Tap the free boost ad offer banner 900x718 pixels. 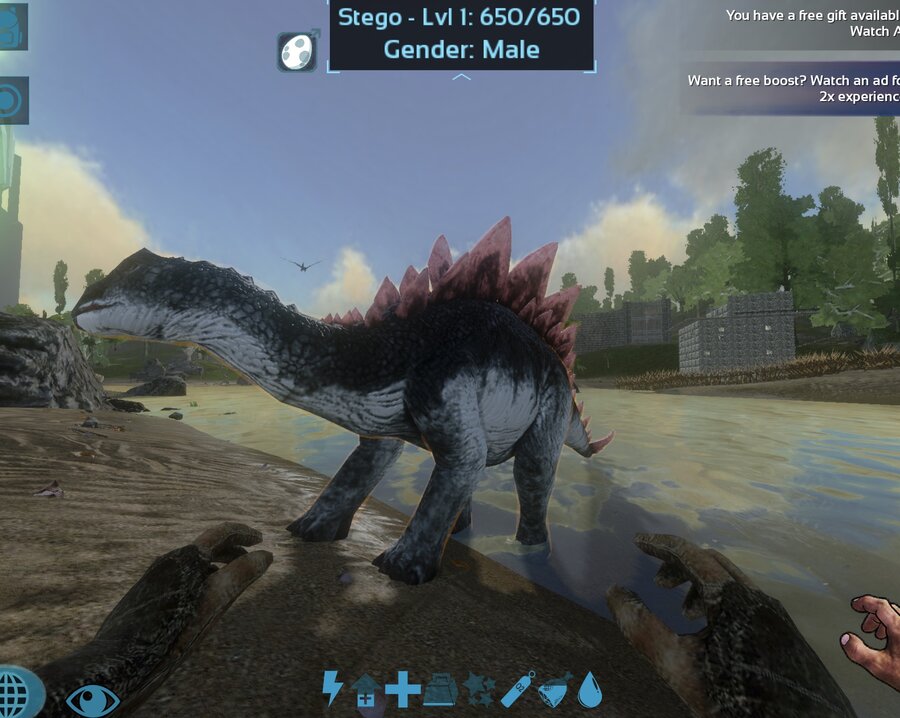[x=792, y=88]
